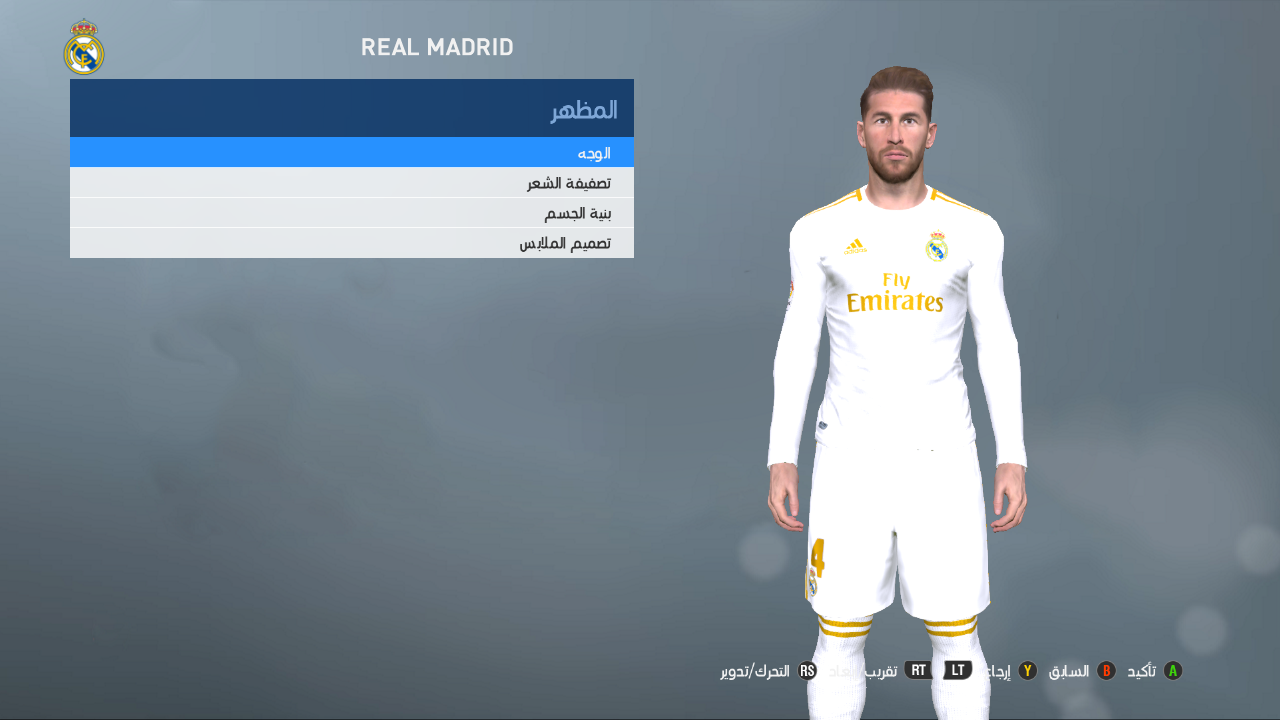Image resolution: width=1280 pixels, height=720 pixels.
Task: Open تصفيفة الشعر (Hairstyle) option
Action: [x=350, y=183]
